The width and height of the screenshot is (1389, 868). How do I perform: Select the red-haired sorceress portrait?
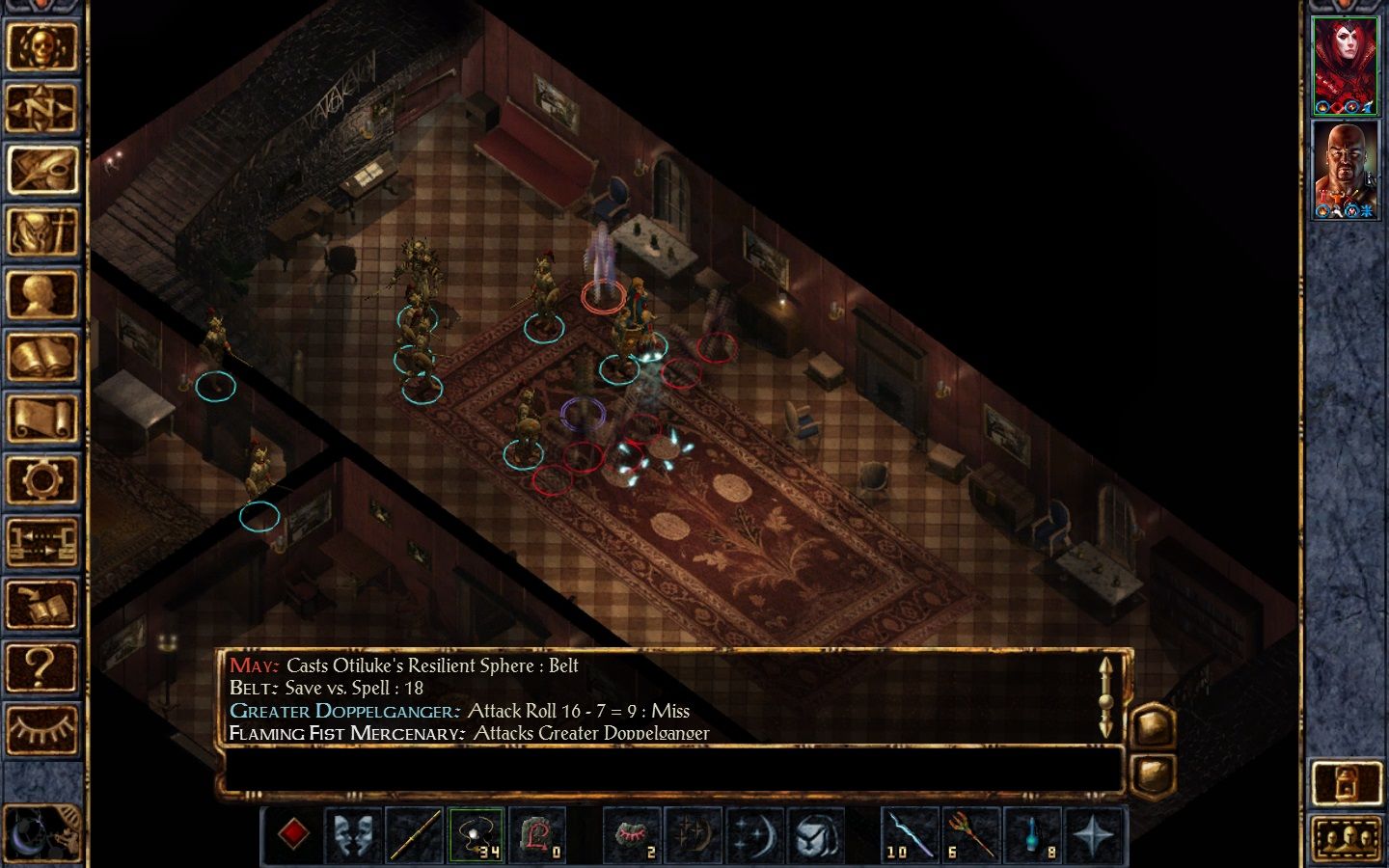tap(1346, 66)
